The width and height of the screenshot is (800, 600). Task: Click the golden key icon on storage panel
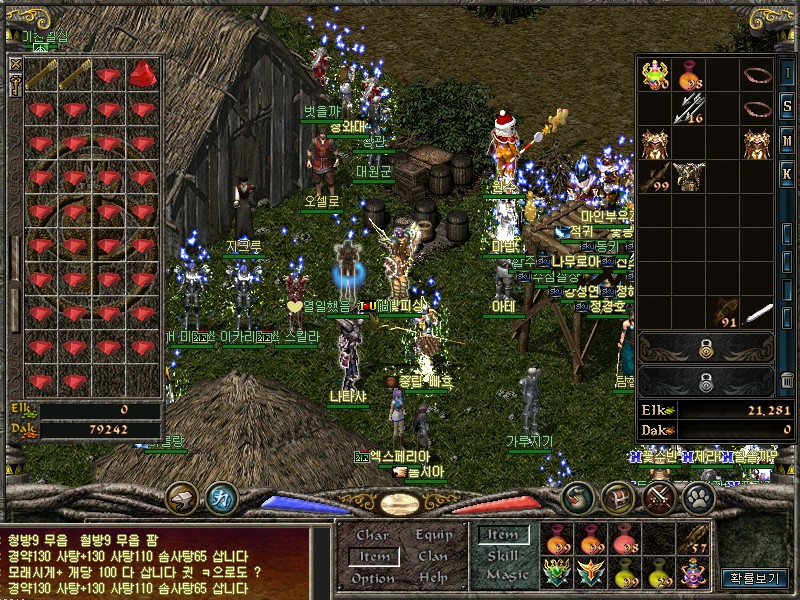pyautogui.click(x=15, y=84)
